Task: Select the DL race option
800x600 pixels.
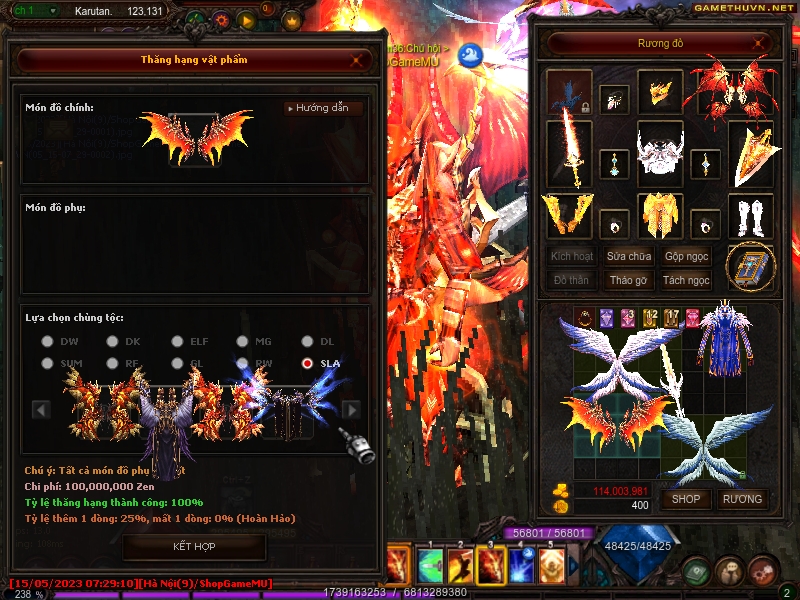Action: pos(307,342)
